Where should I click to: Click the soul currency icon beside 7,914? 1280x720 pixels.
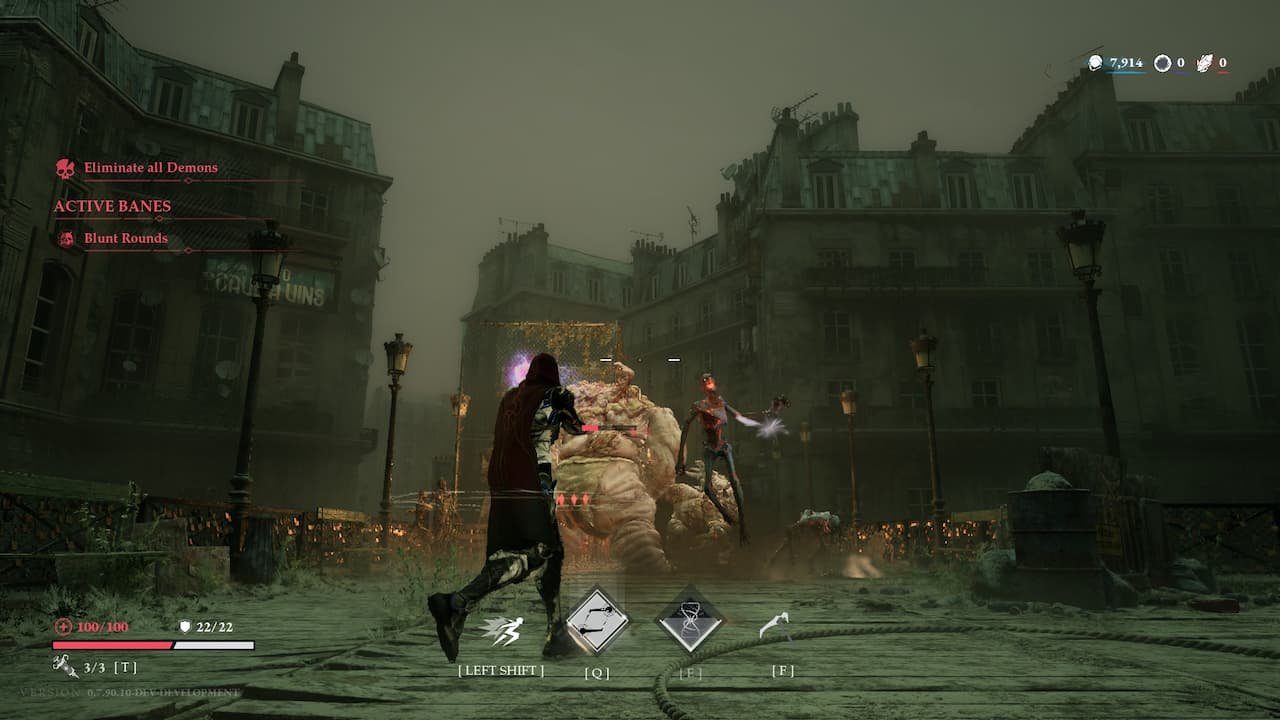(1096, 63)
